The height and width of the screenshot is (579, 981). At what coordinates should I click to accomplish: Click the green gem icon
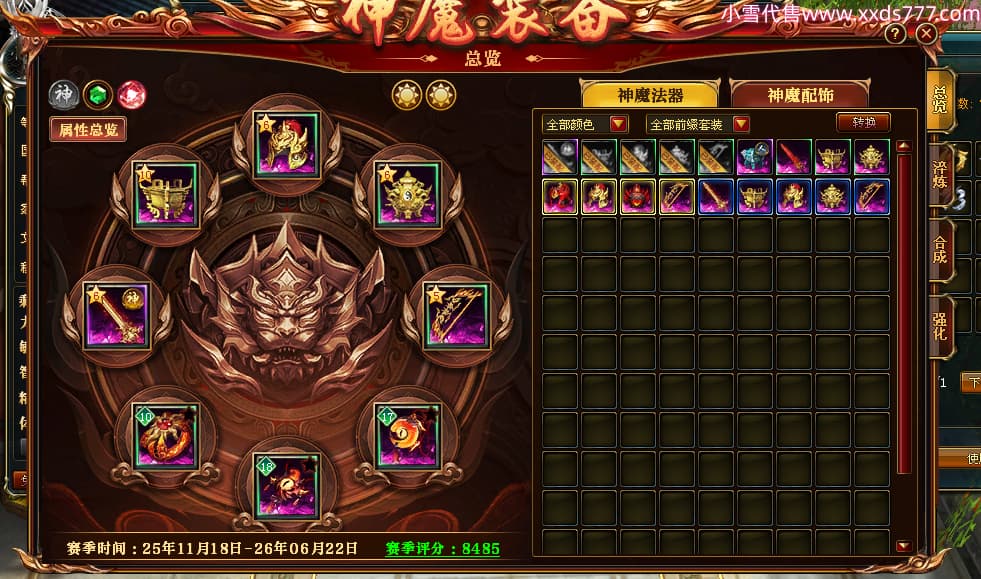97,95
